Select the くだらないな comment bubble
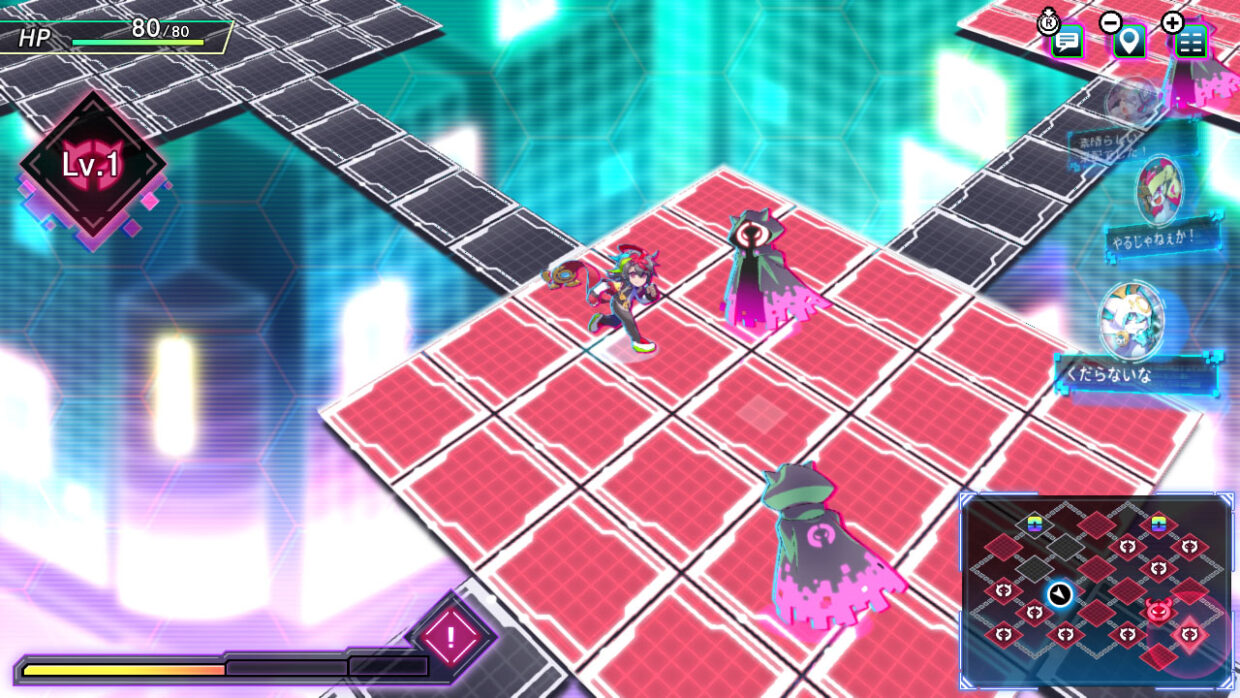The width and height of the screenshot is (1240, 698). click(1136, 376)
